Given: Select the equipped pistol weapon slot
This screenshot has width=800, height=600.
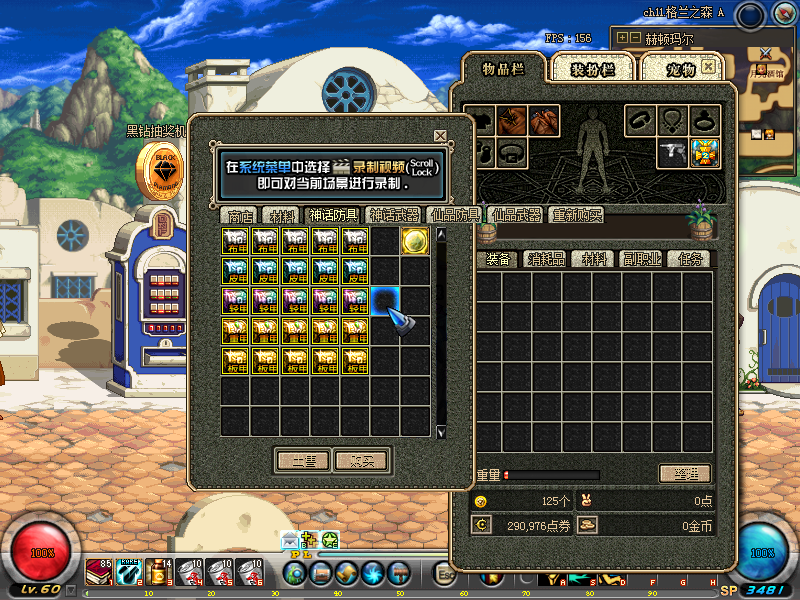Looking at the screenshot, I should pos(673,153).
